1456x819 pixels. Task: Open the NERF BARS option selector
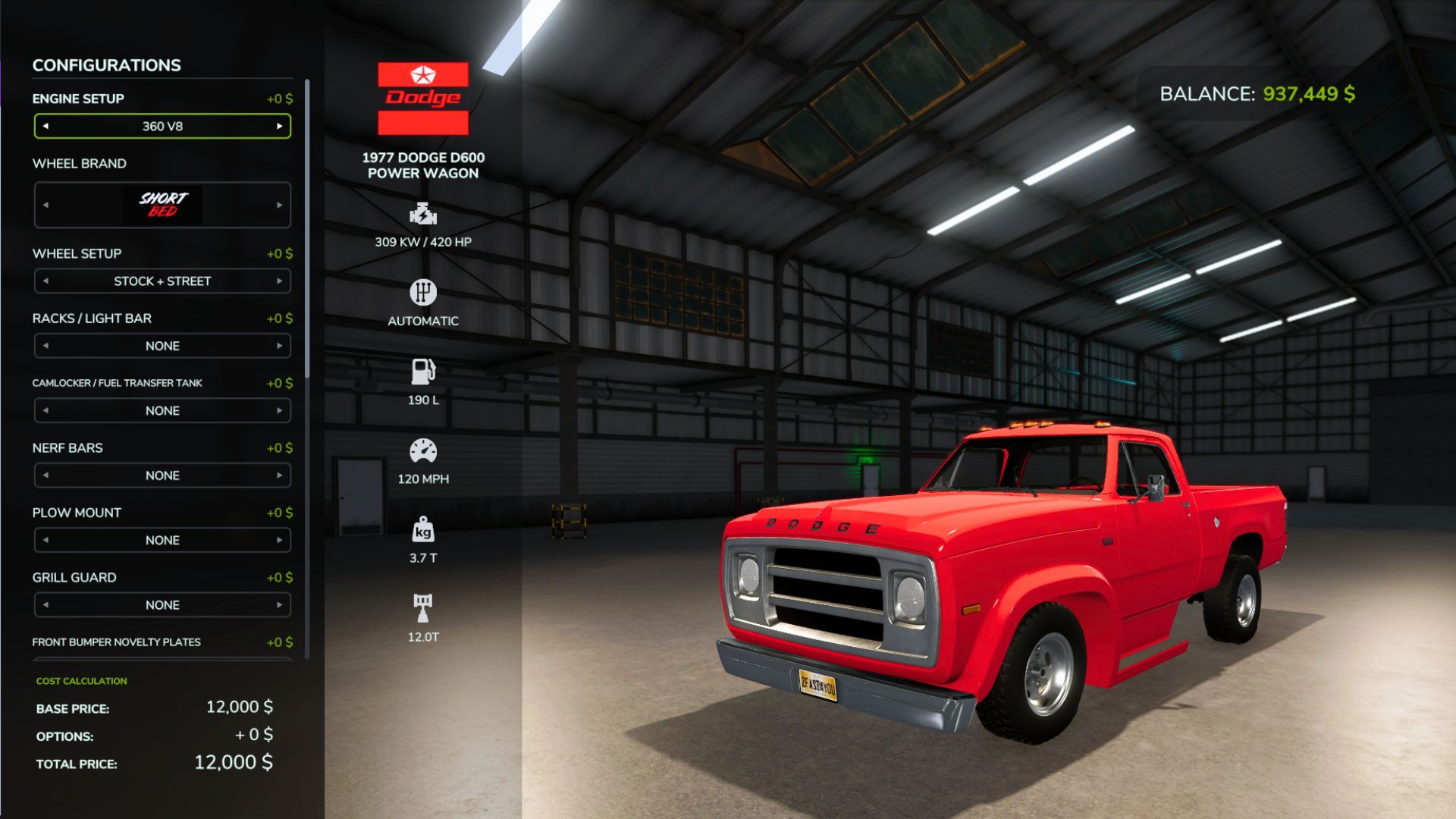162,475
